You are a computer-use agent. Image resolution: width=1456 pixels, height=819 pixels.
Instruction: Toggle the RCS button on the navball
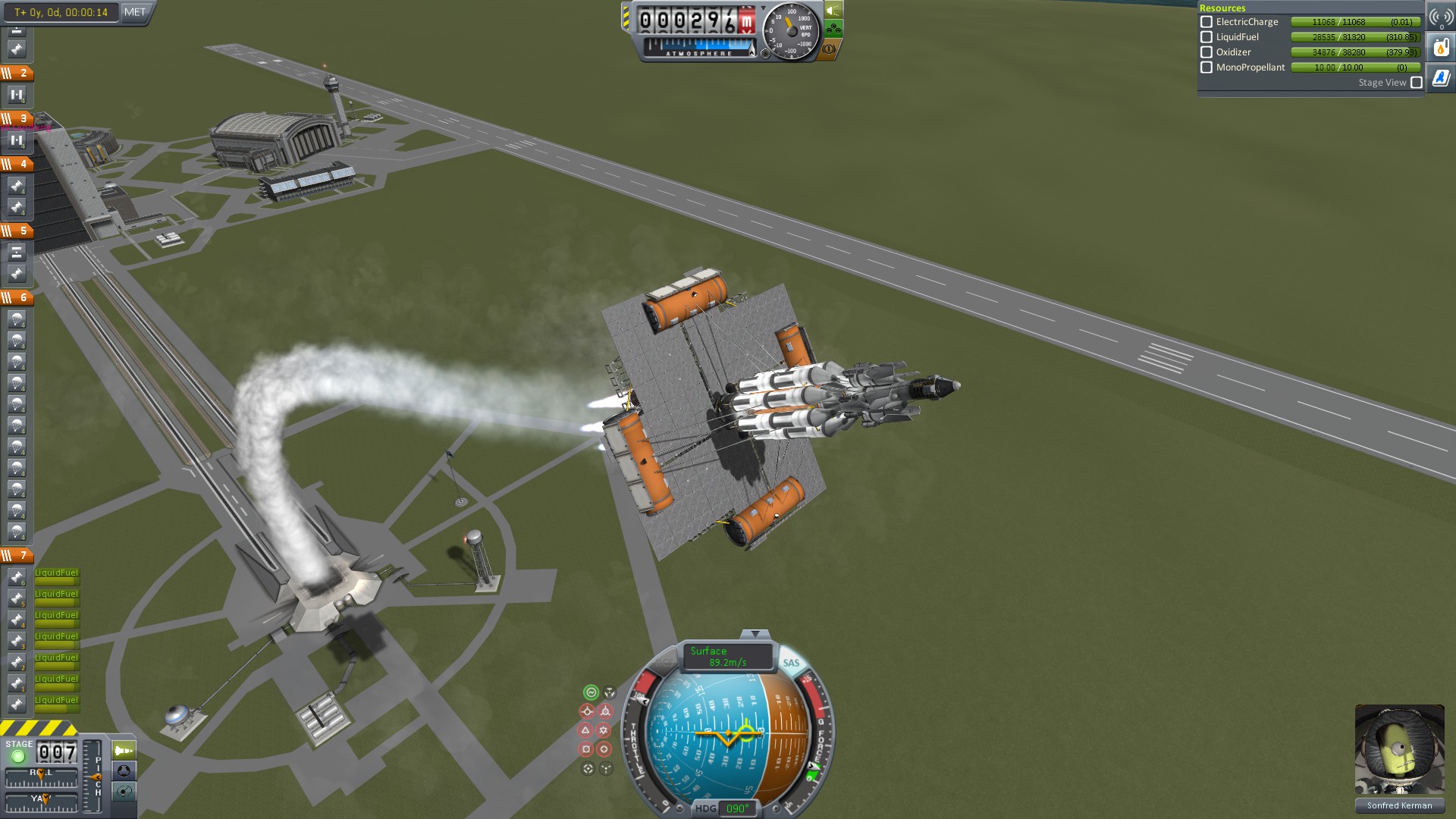click(x=664, y=663)
